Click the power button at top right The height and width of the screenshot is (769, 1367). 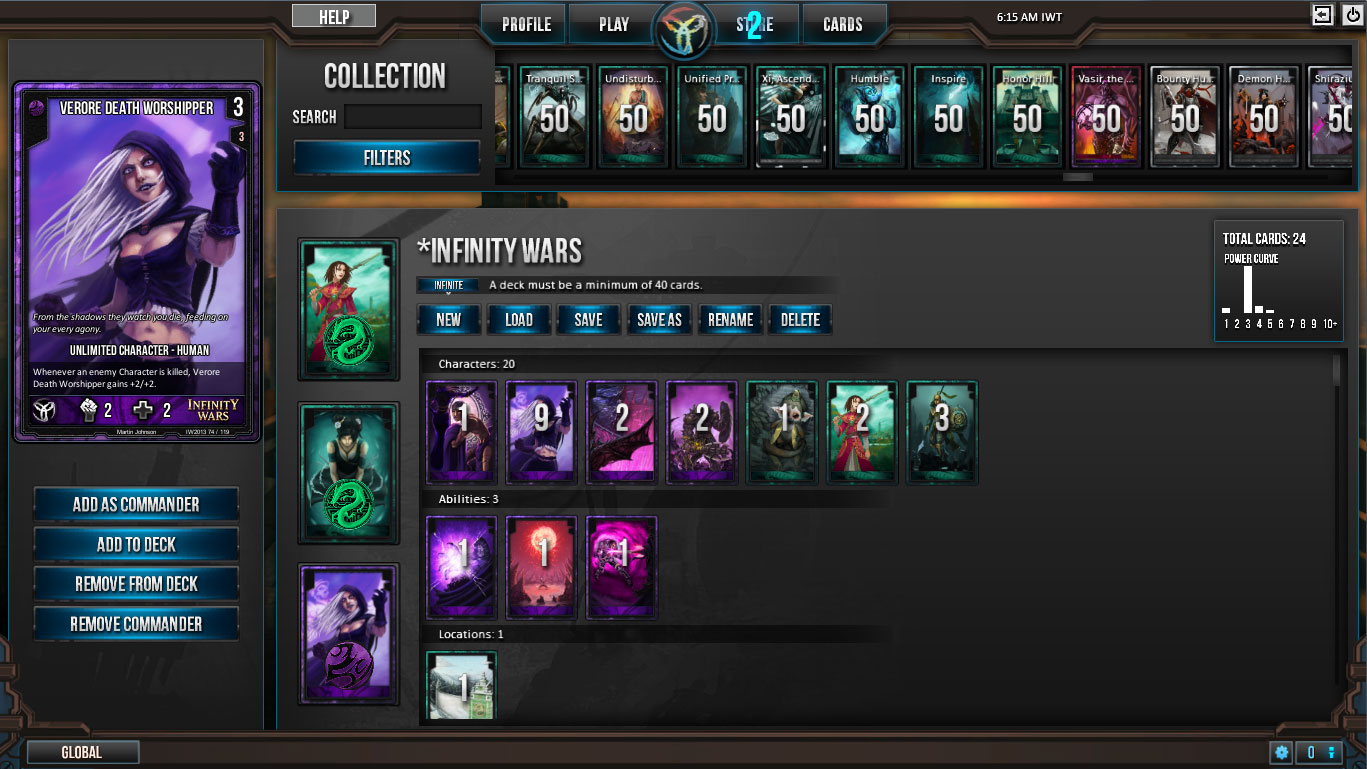1352,15
